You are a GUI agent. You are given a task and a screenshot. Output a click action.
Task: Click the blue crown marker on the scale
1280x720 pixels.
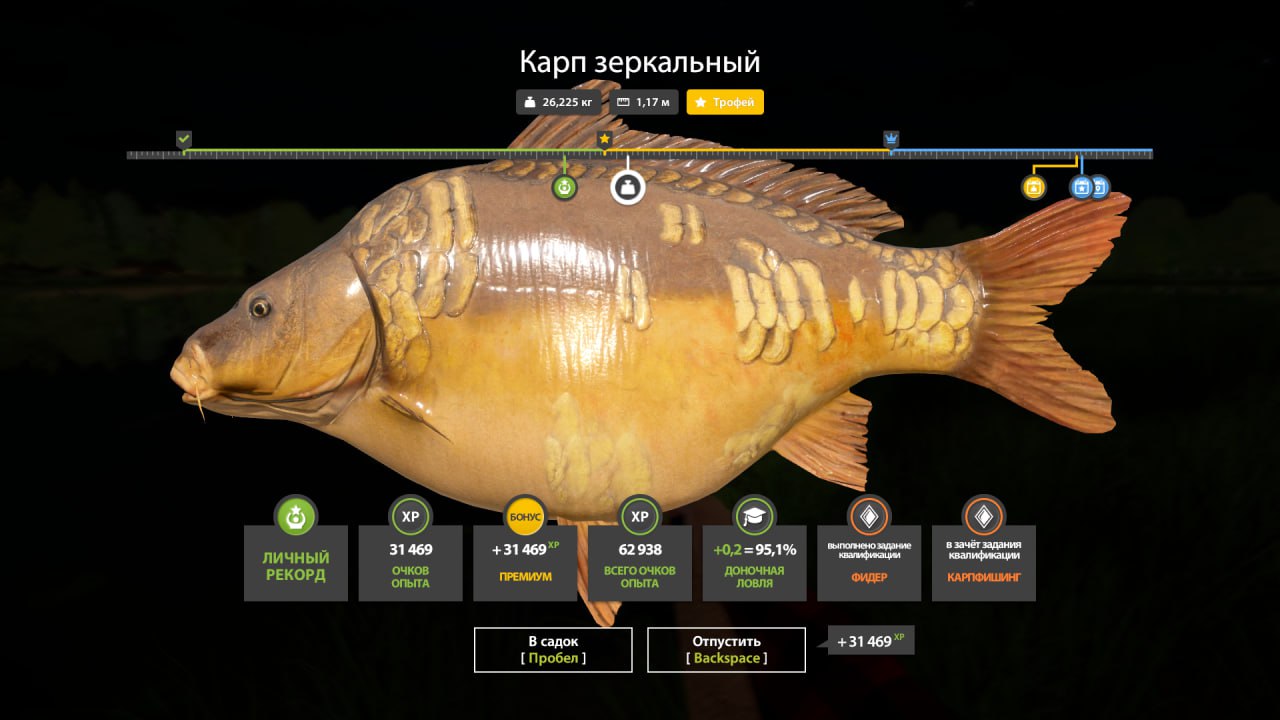pyautogui.click(x=891, y=139)
